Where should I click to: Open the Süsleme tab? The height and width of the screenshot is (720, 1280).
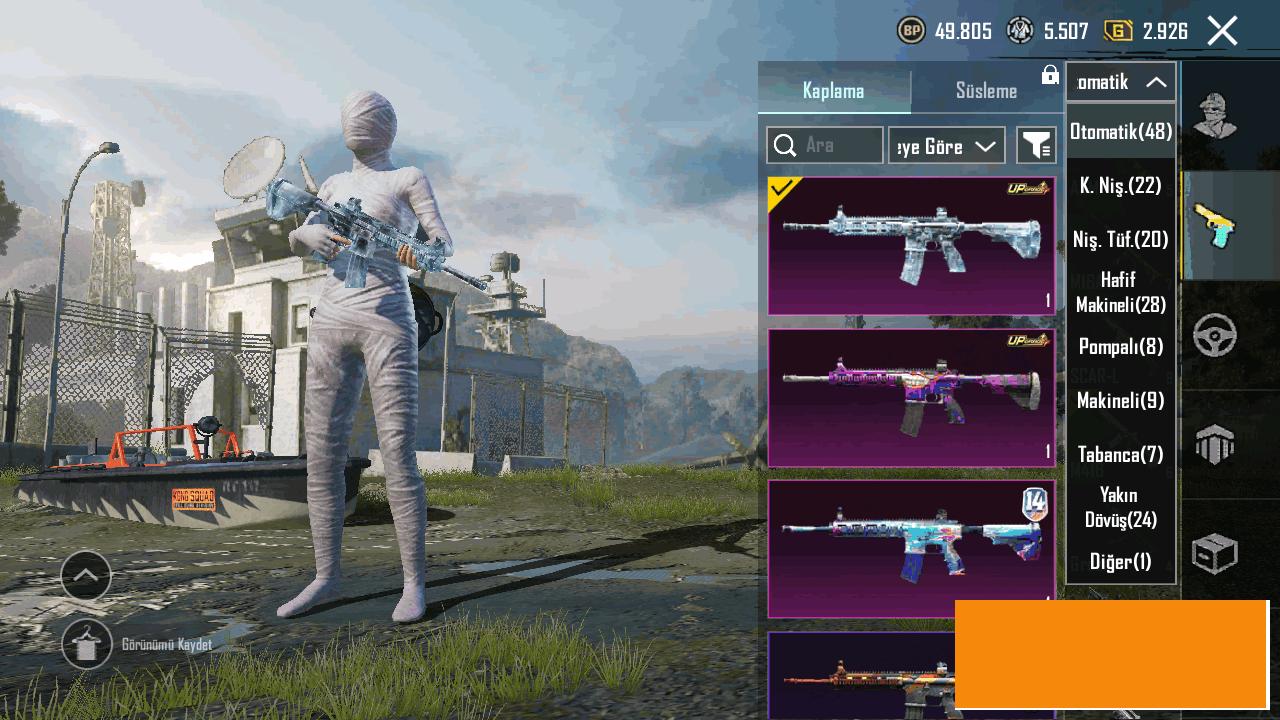pyautogui.click(x=986, y=91)
